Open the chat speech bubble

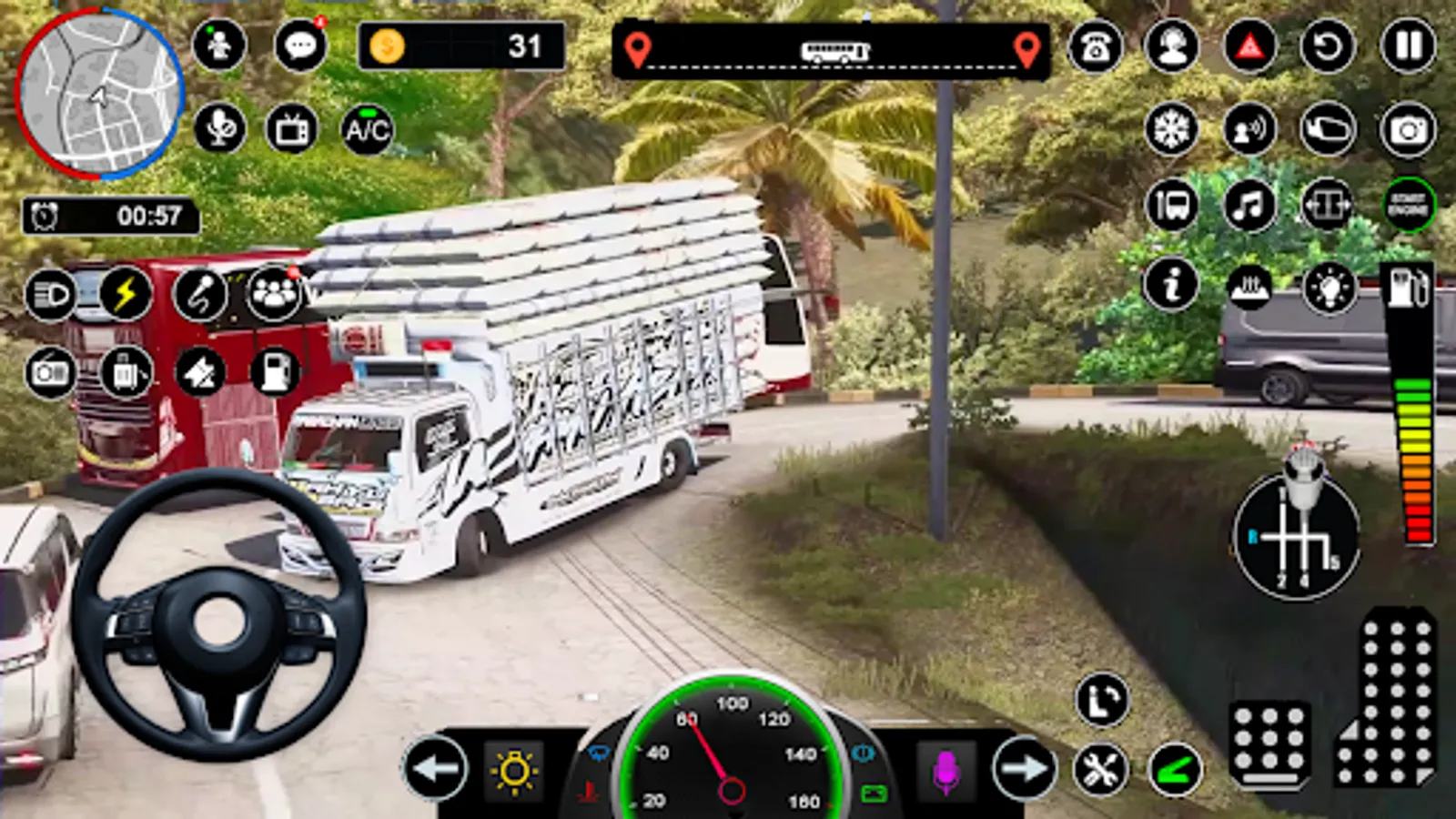pyautogui.click(x=299, y=45)
